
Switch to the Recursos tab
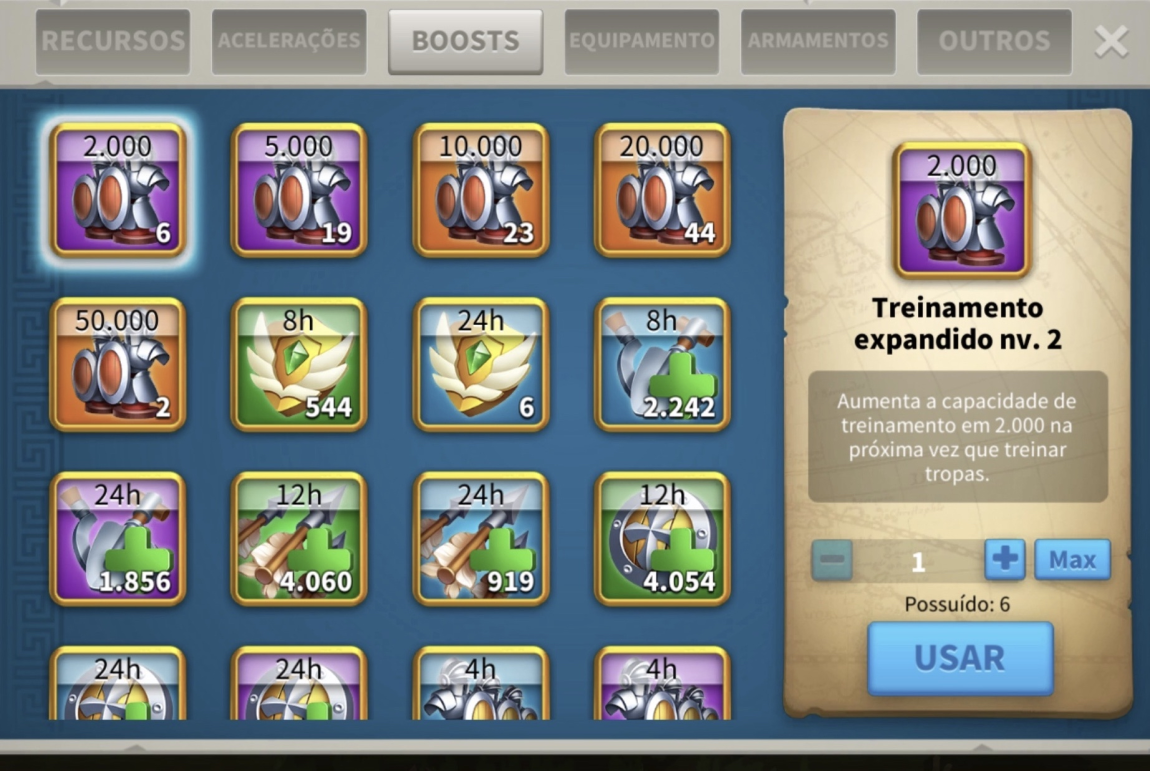click(113, 42)
